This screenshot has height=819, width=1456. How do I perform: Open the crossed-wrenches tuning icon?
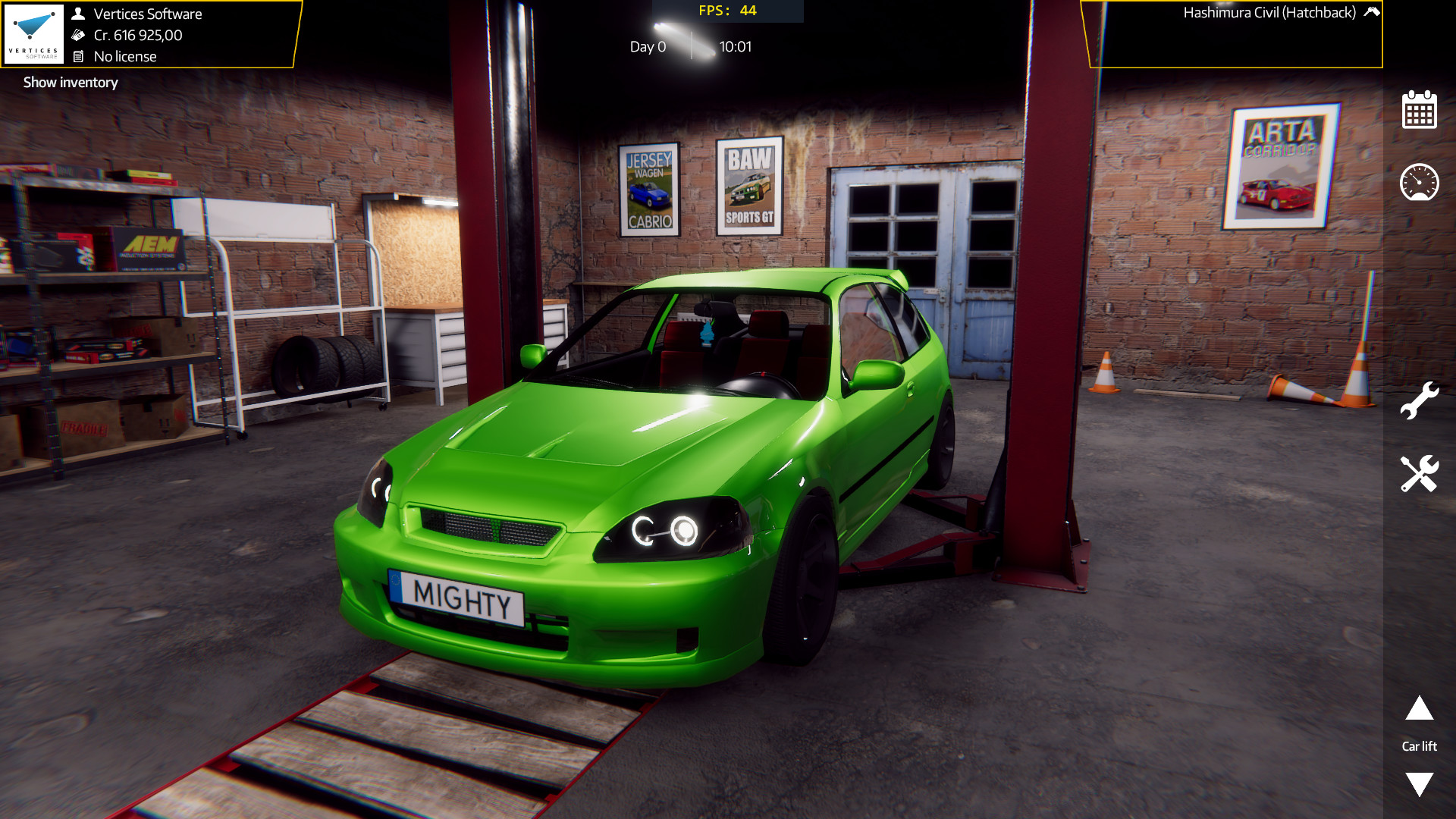pyautogui.click(x=1420, y=472)
